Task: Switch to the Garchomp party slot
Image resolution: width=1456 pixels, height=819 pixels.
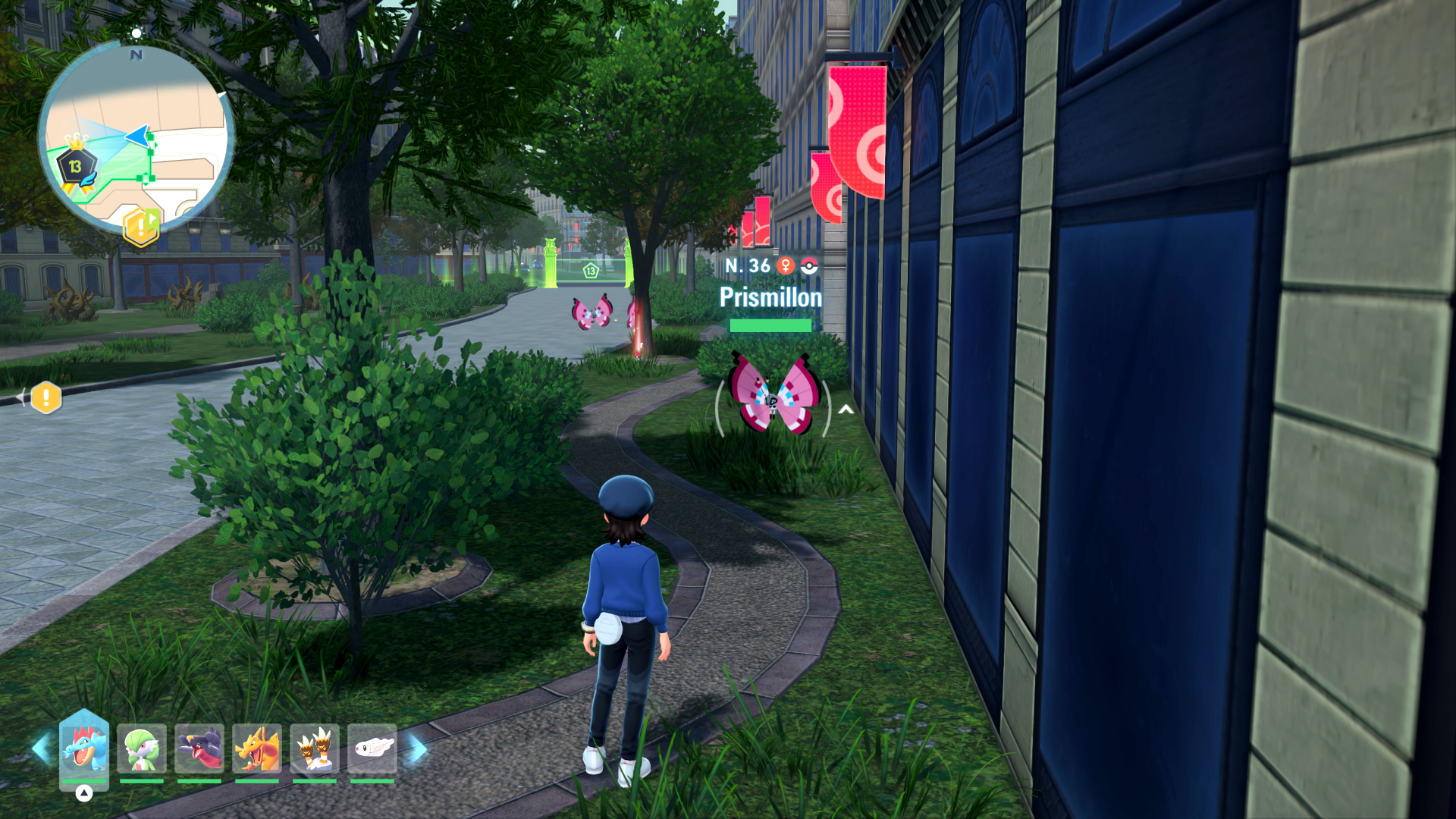Action: 199,748
